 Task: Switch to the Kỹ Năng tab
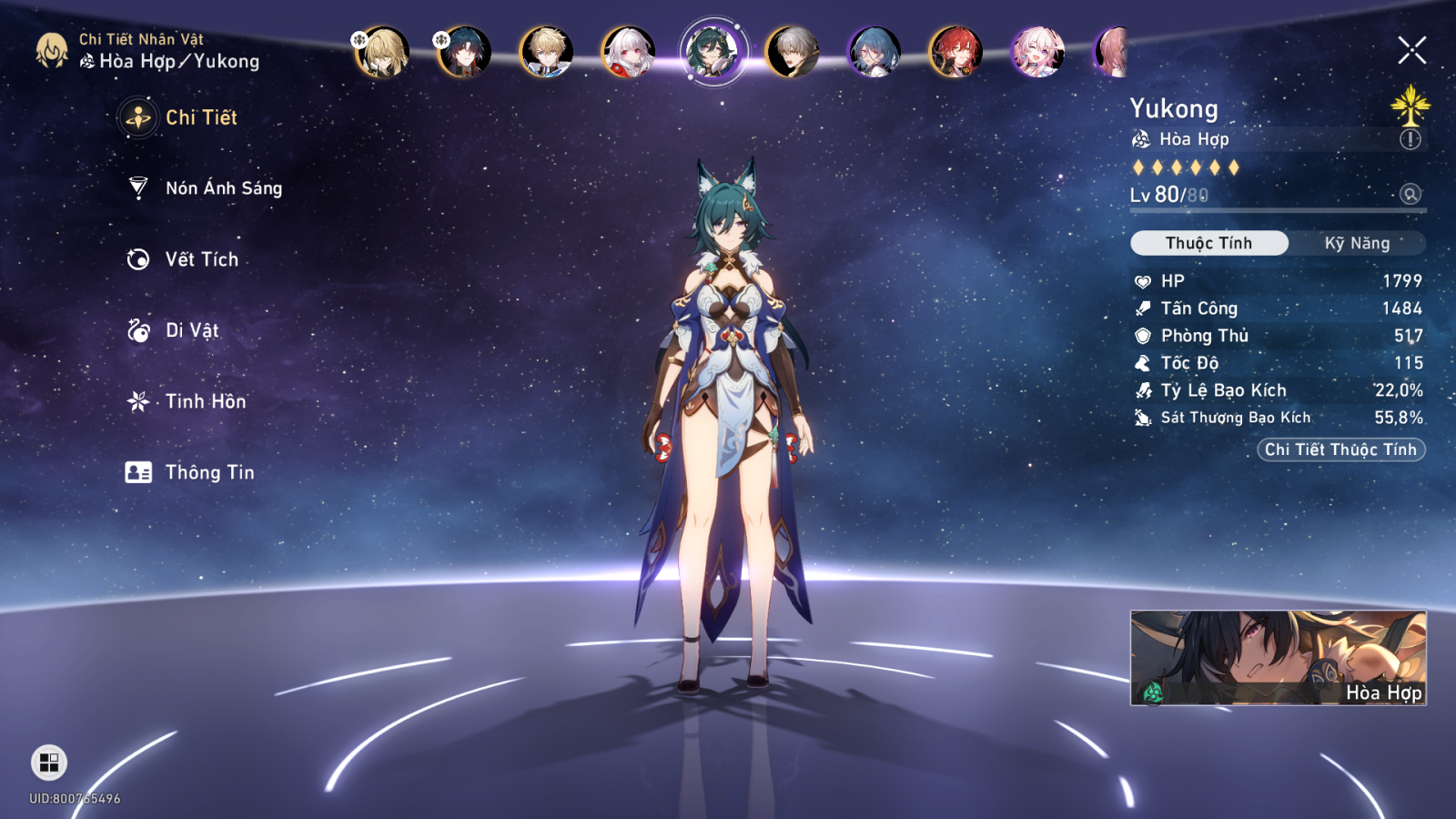click(x=1357, y=243)
